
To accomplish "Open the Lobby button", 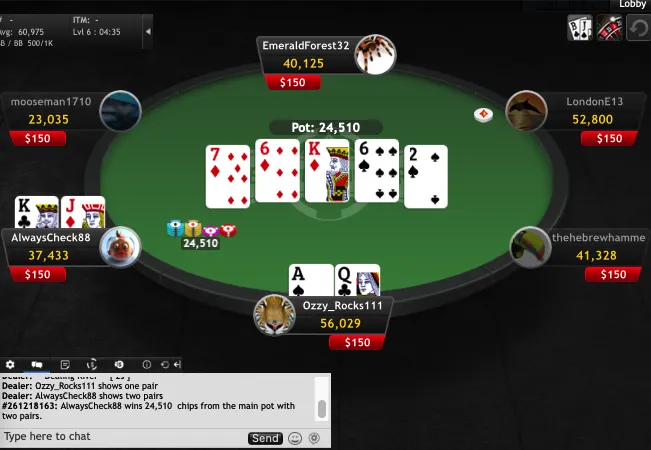I will pos(632,5).
